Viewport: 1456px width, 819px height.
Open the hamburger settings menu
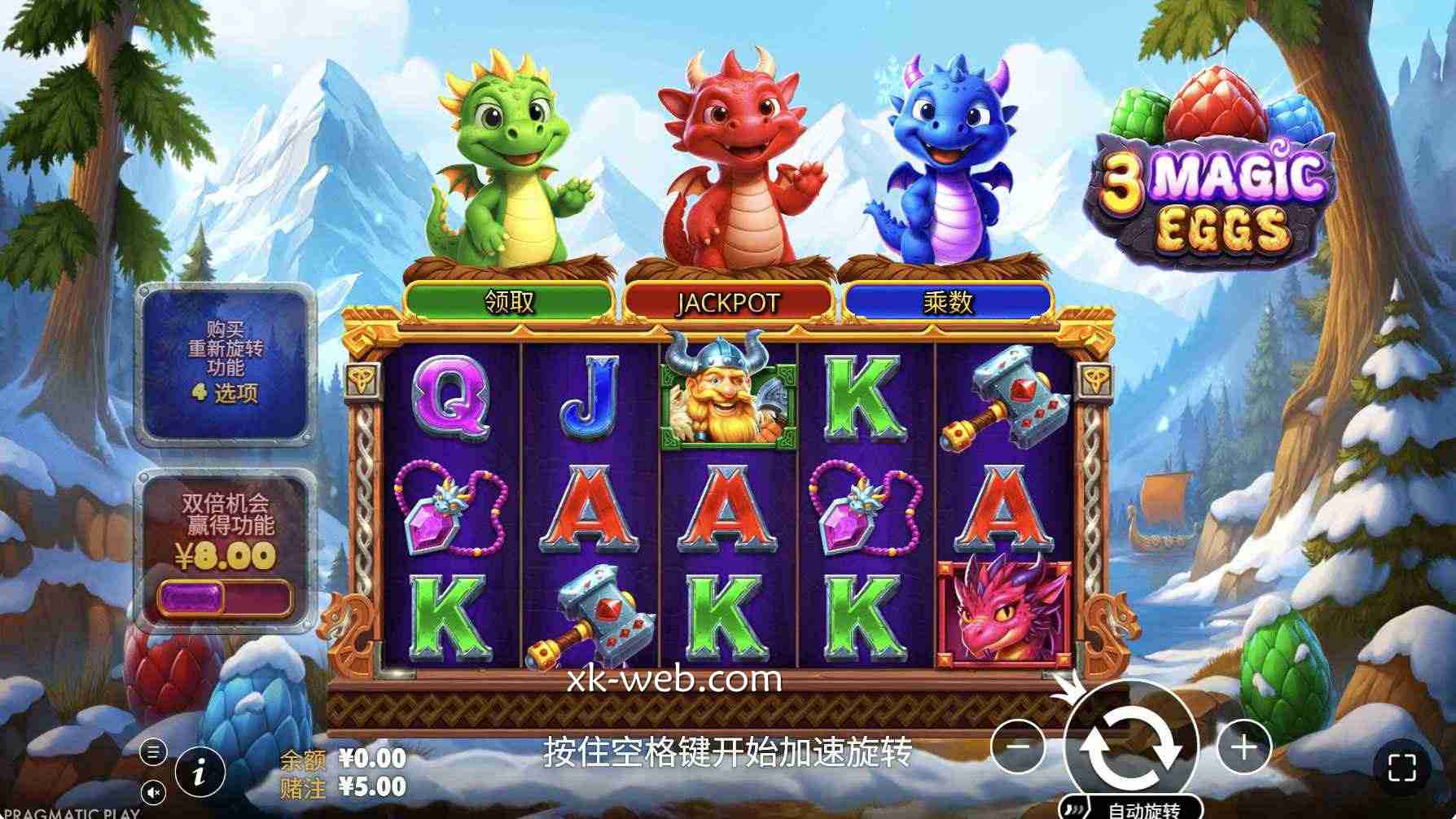[x=153, y=752]
